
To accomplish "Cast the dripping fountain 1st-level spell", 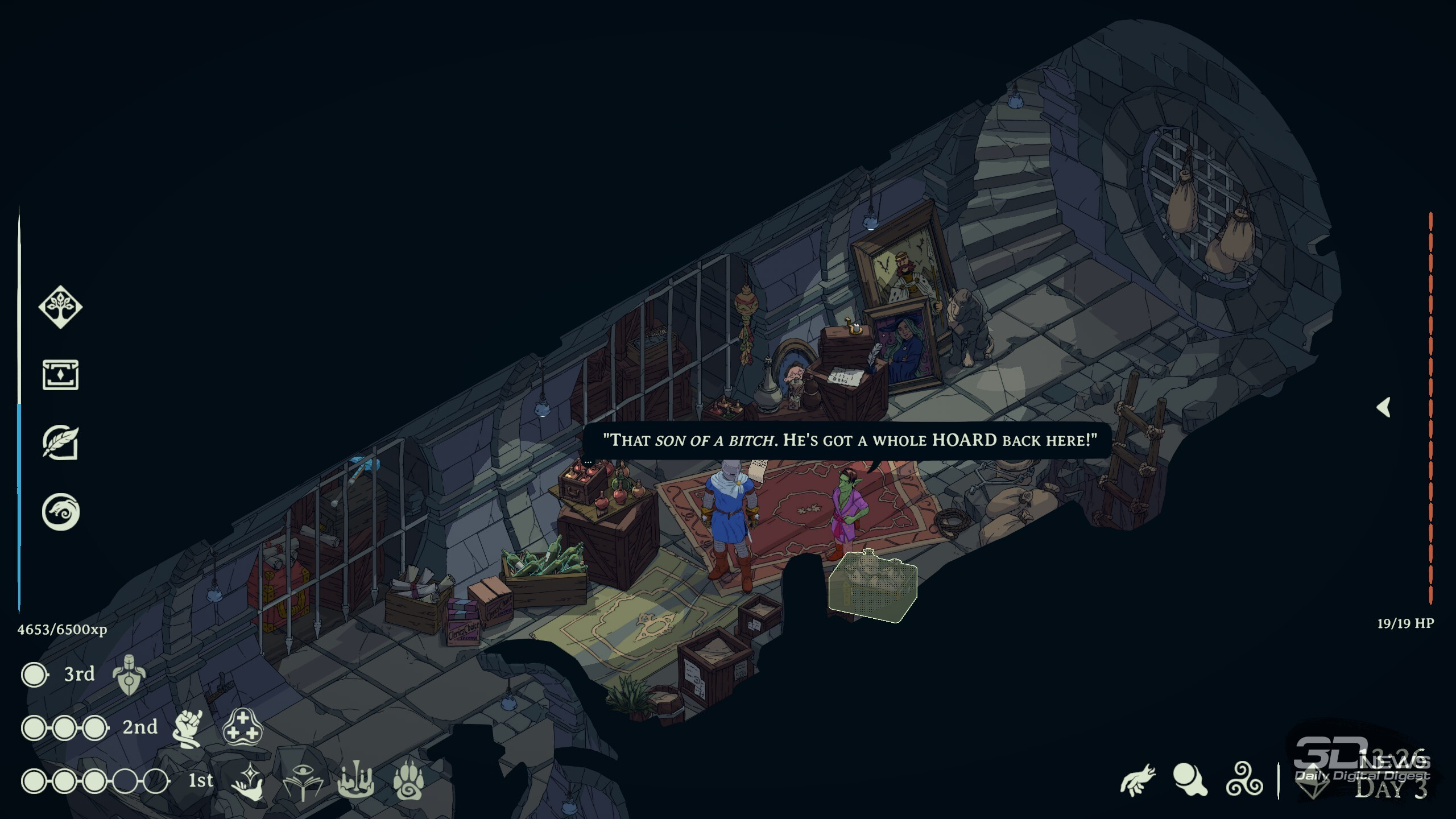I will [356, 780].
